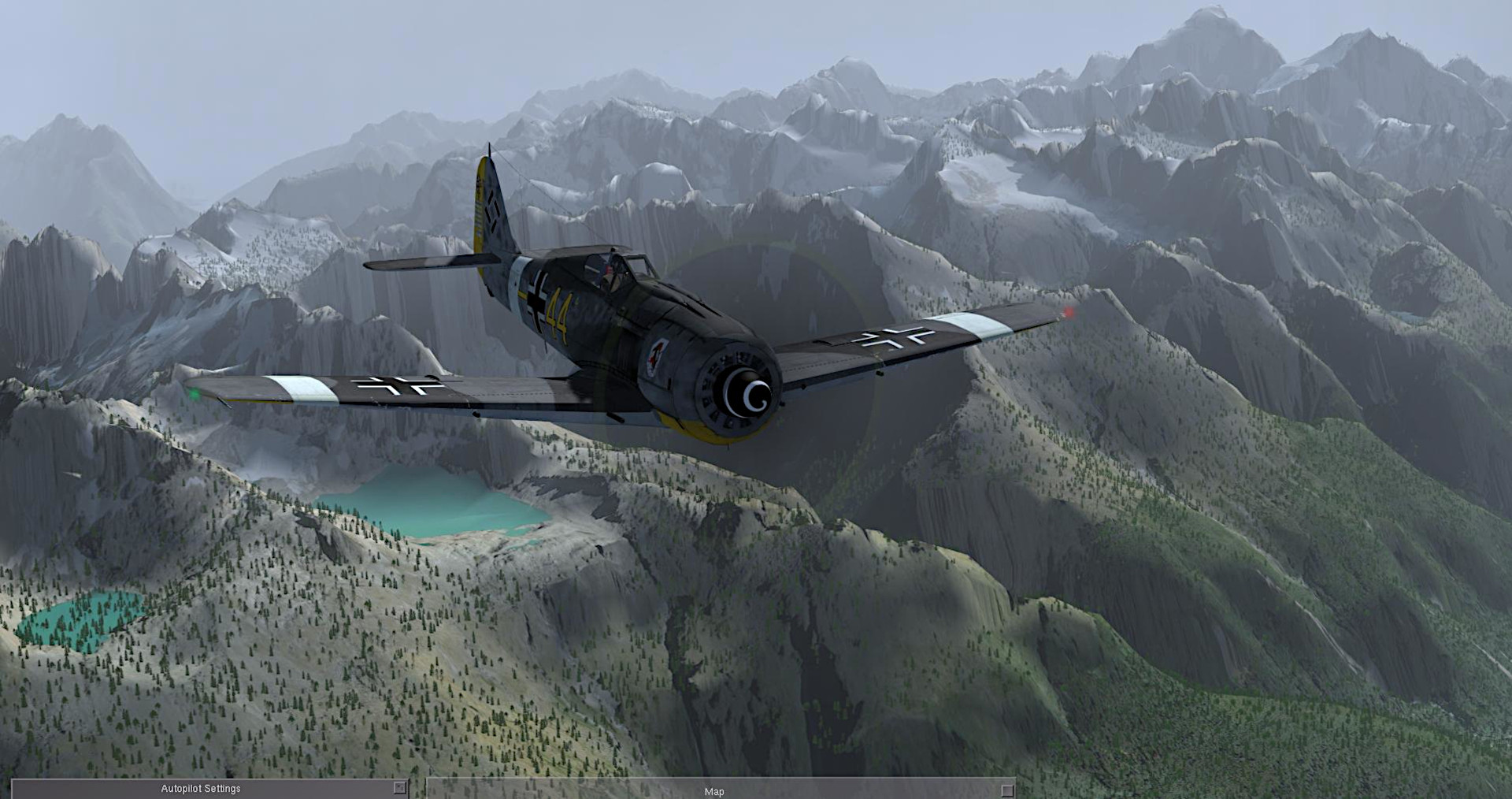Screen dimensions: 1512x799
Task: Click the small box on the Autopilot Settings bar
Action: 399,788
